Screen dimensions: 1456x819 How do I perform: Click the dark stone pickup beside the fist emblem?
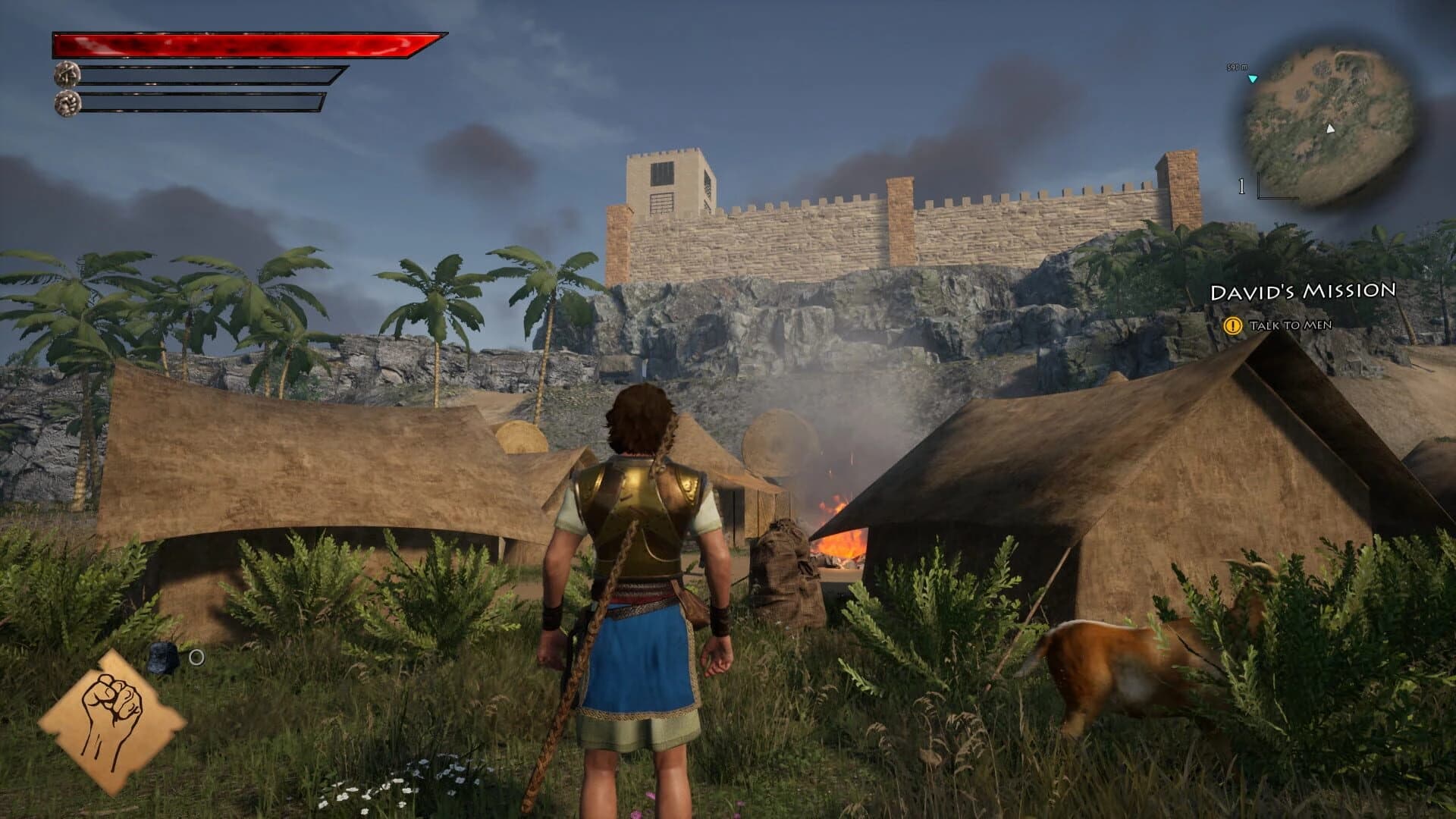[162, 657]
